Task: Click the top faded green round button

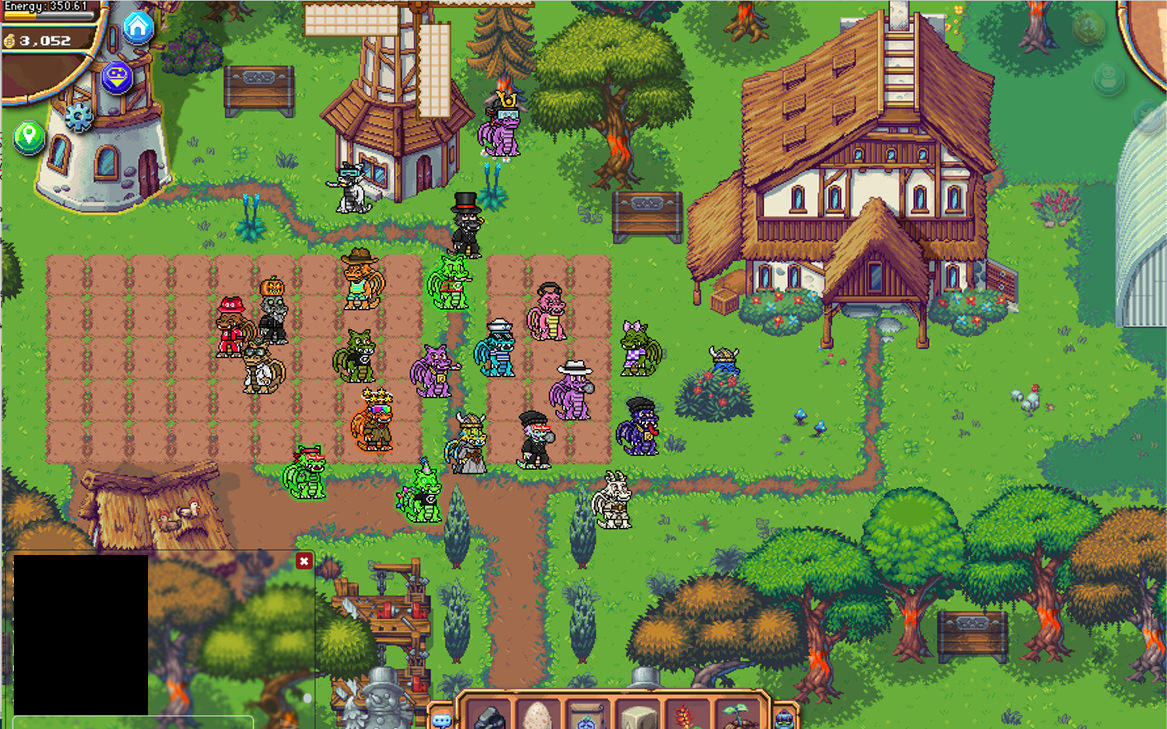Action: point(1089,27)
